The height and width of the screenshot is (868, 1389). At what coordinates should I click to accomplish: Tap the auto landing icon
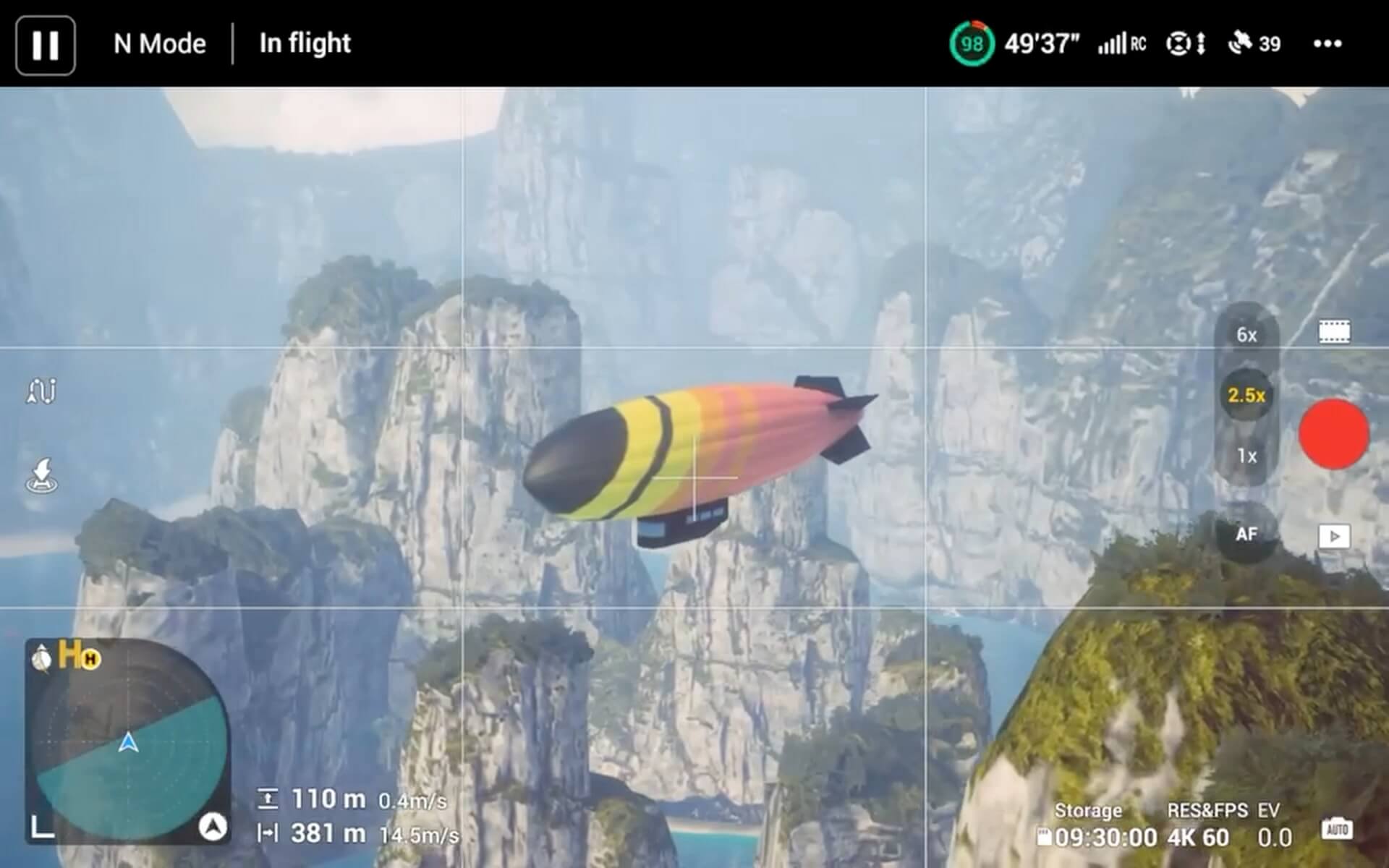pyautogui.click(x=41, y=475)
